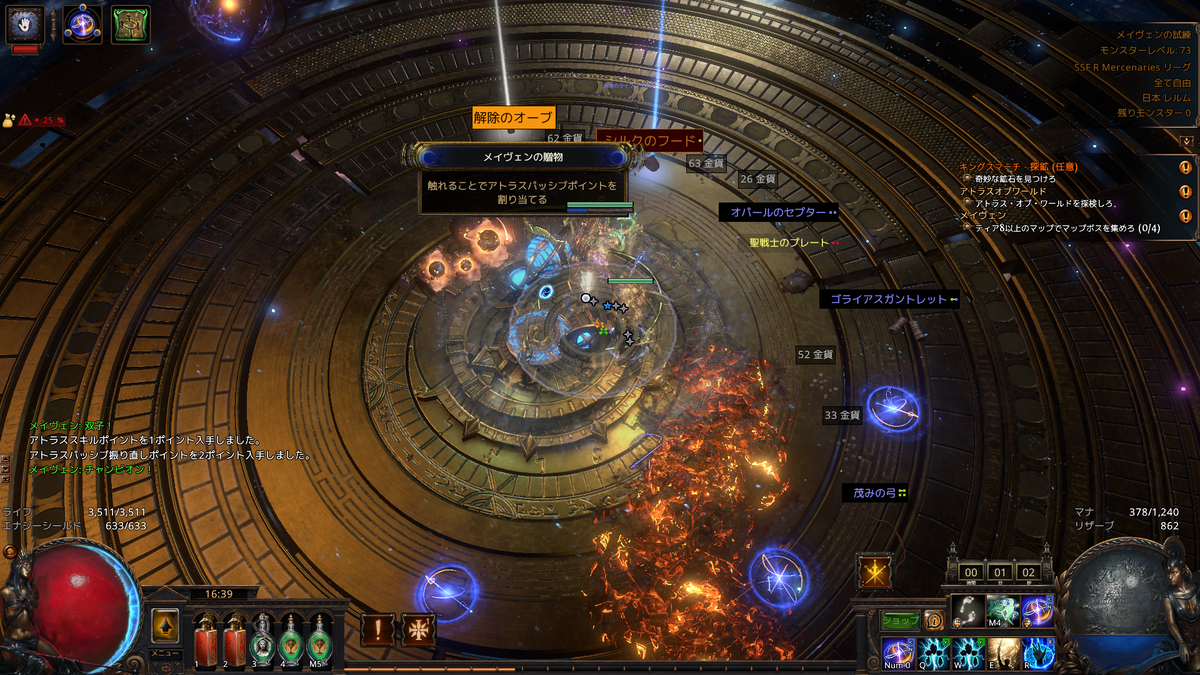1200x675 pixels.
Task: Open the orange exclamation mark notification
Action: [378, 630]
